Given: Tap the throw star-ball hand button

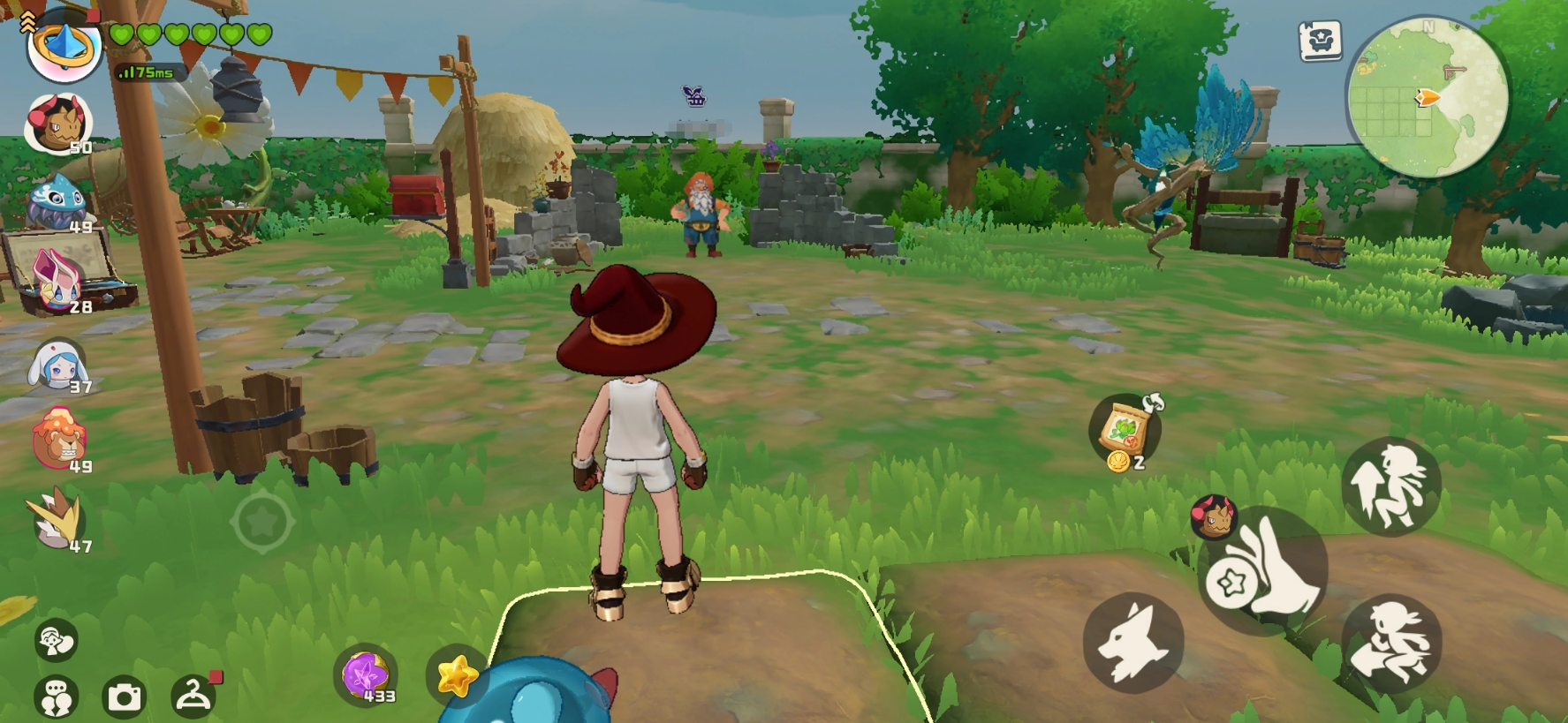Looking at the screenshot, I should pyautogui.click(x=1263, y=571).
